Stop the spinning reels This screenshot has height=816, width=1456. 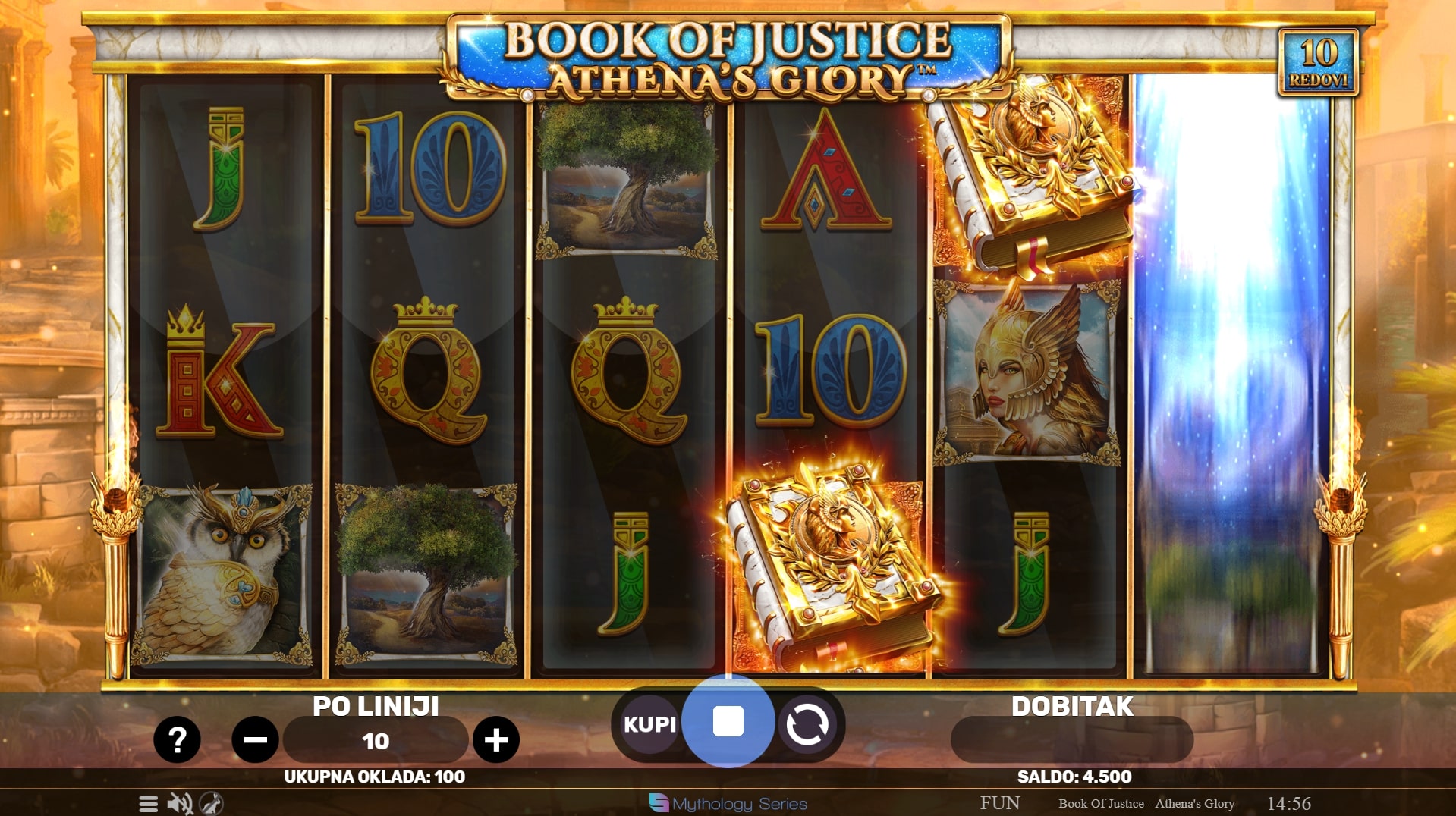[x=728, y=722]
